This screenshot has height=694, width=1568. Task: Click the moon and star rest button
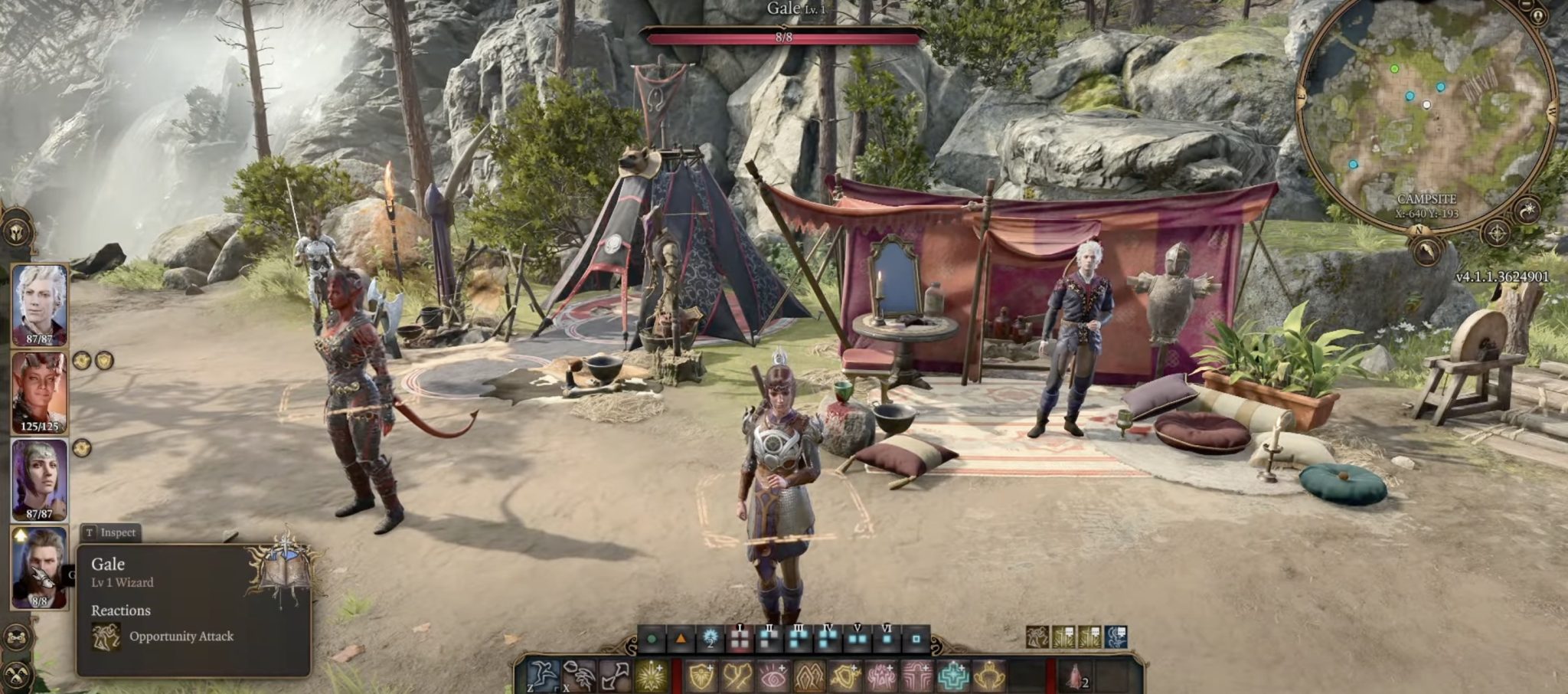point(1527,210)
